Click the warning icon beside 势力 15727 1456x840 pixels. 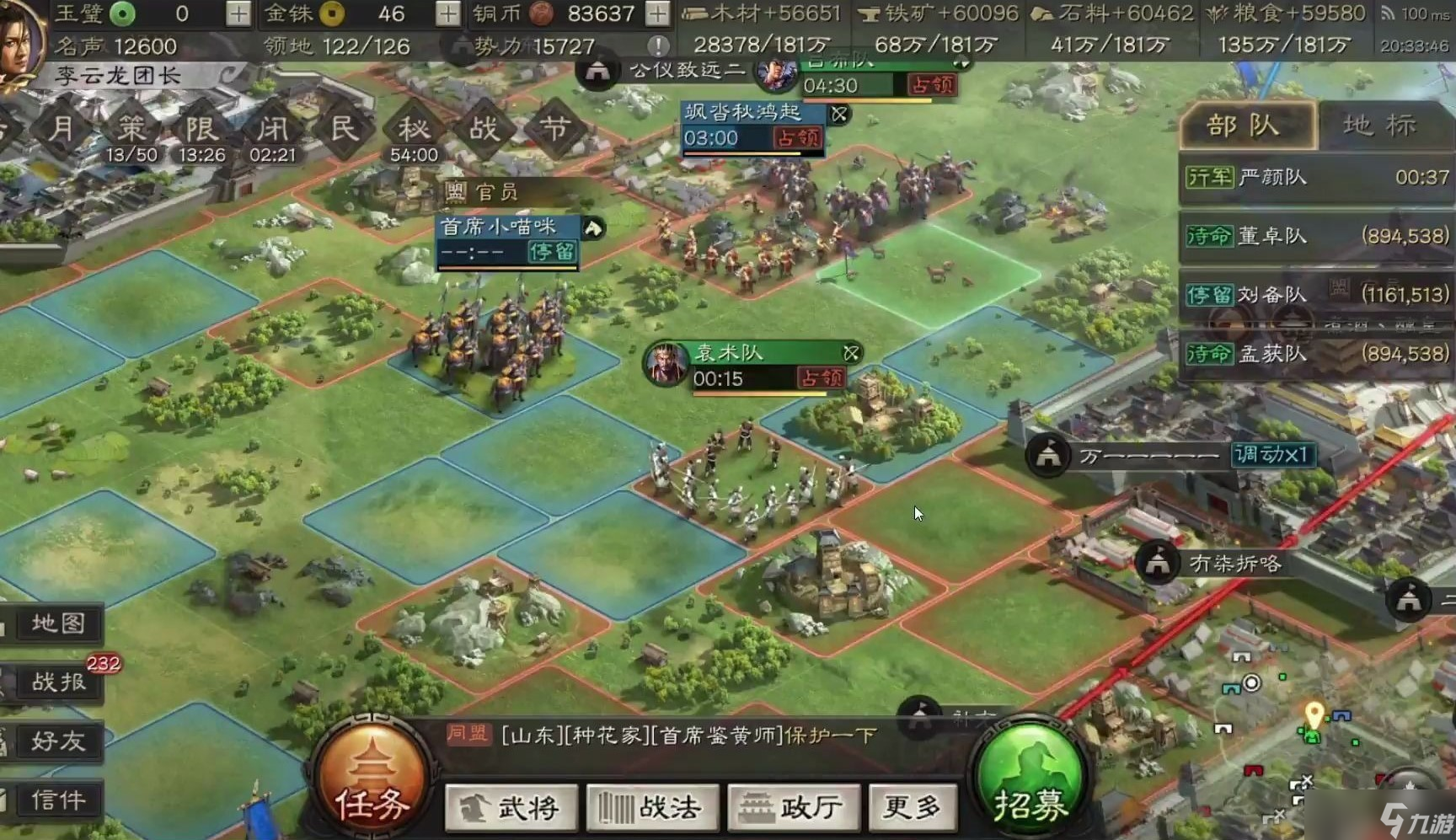(x=660, y=46)
